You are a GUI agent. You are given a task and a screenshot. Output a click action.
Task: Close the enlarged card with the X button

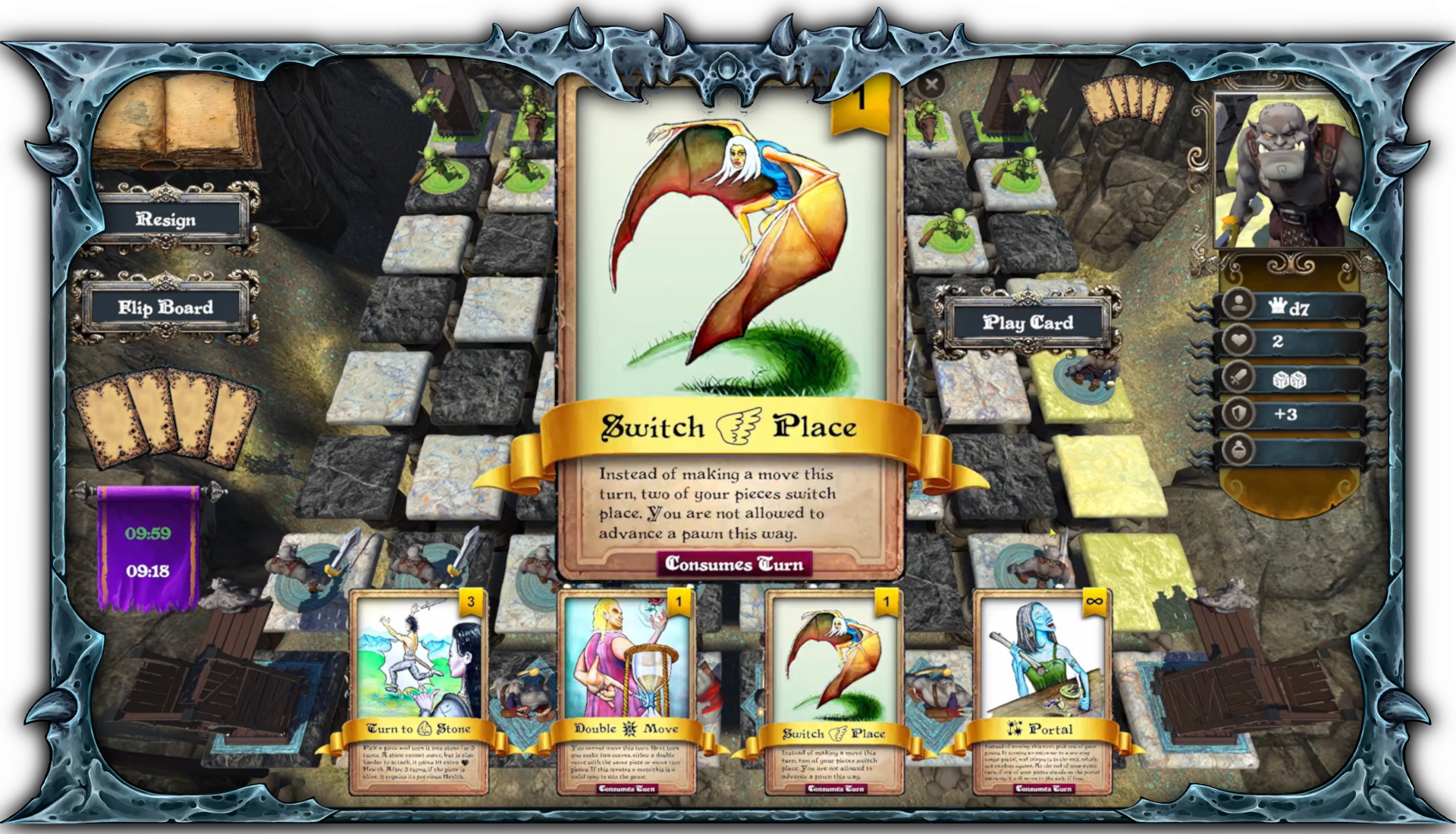coord(931,85)
